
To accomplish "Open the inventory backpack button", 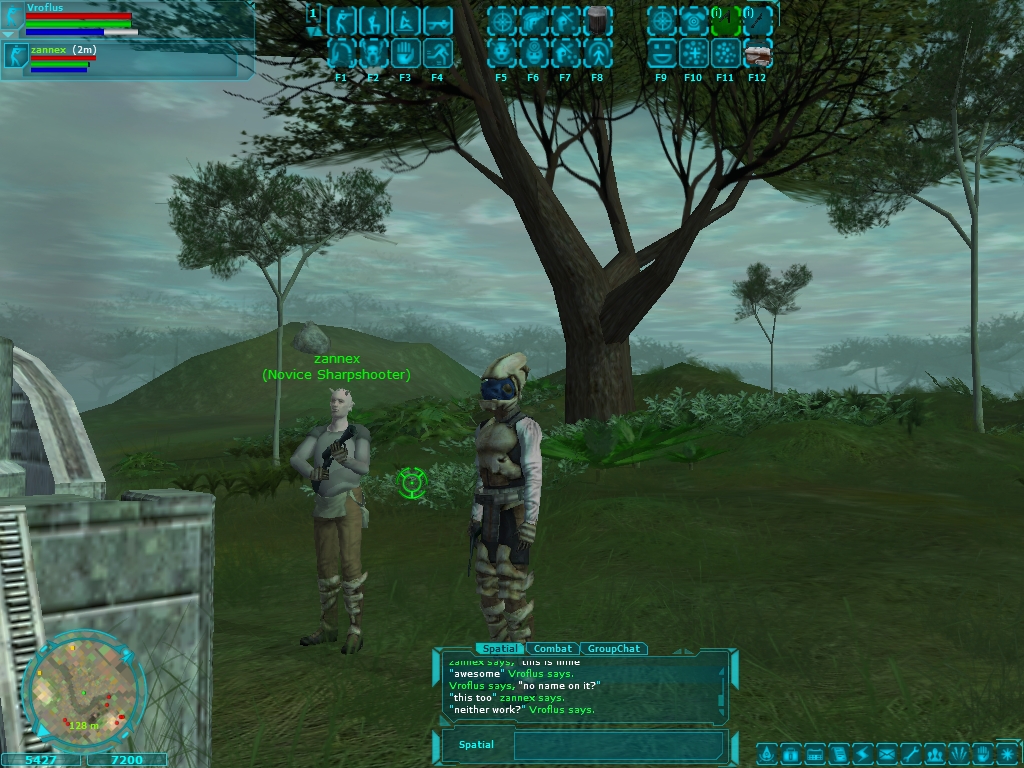I will pos(790,753).
